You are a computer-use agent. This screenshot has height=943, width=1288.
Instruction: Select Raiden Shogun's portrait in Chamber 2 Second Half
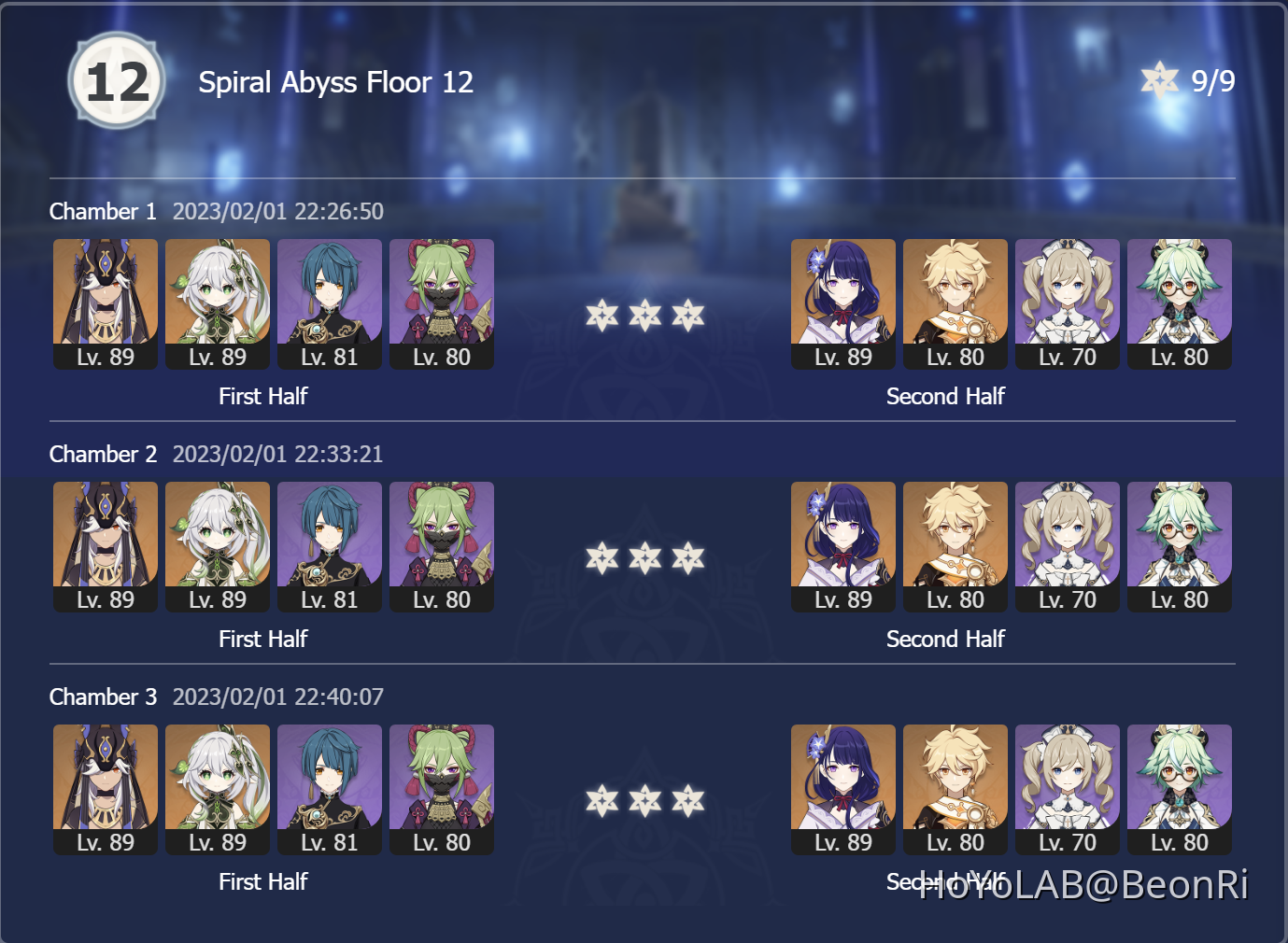coord(842,546)
